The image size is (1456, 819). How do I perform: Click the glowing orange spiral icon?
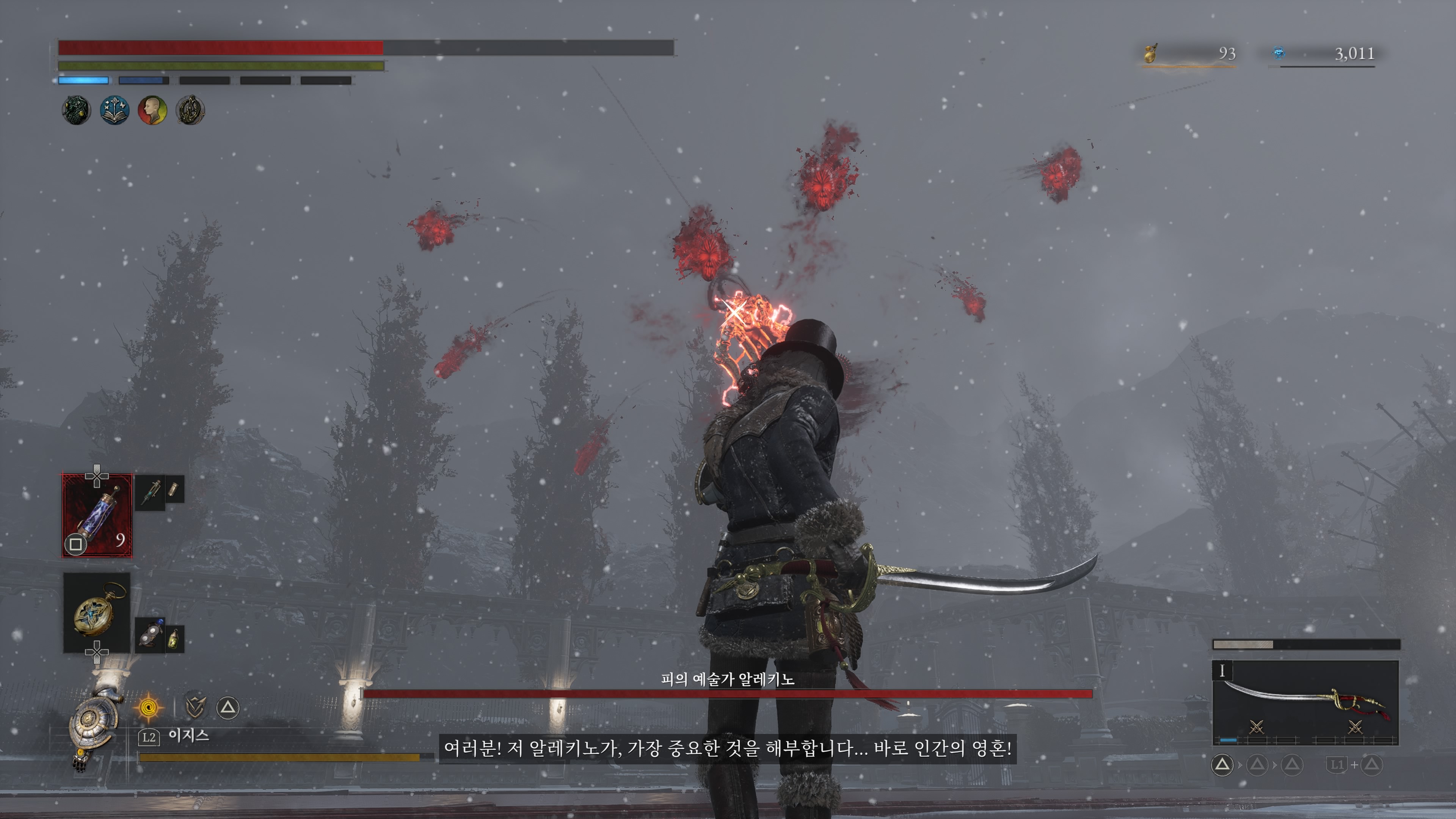(x=149, y=707)
